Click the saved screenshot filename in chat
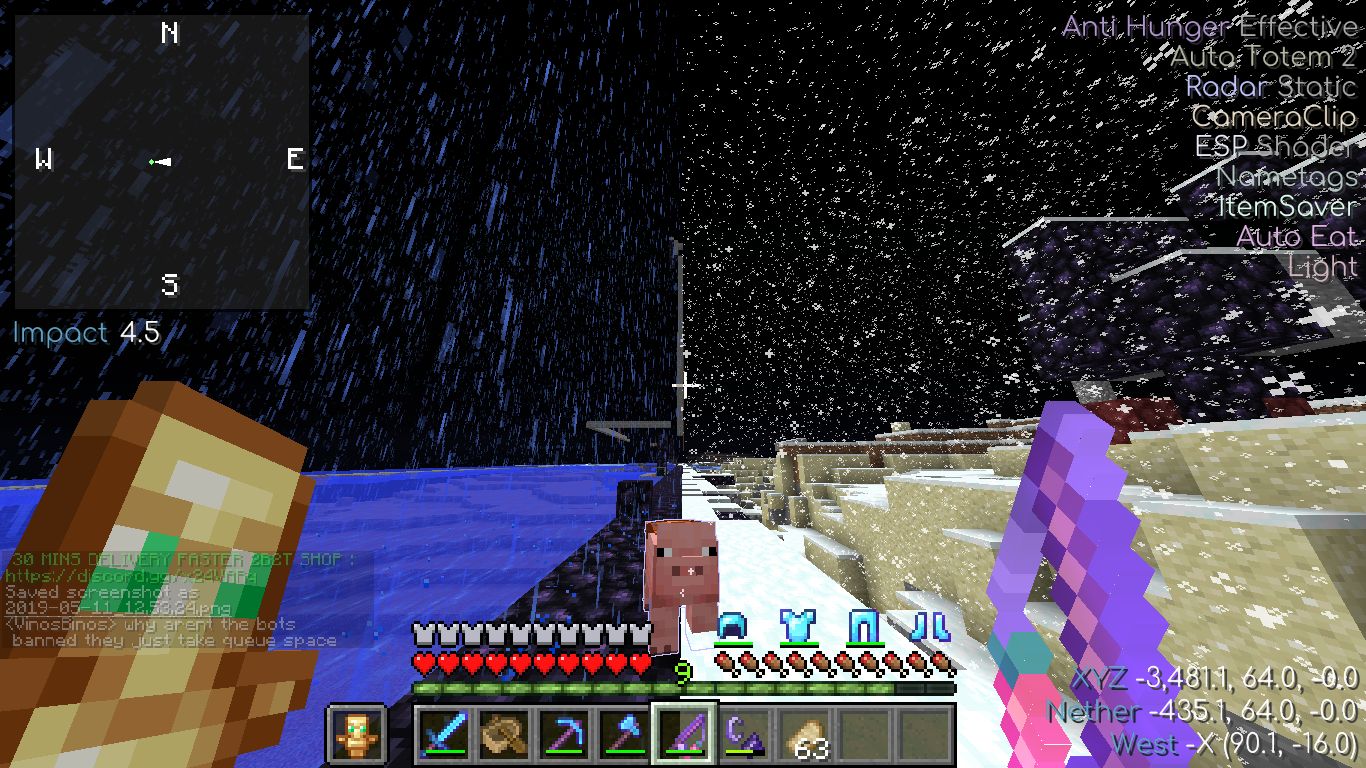 [120, 609]
